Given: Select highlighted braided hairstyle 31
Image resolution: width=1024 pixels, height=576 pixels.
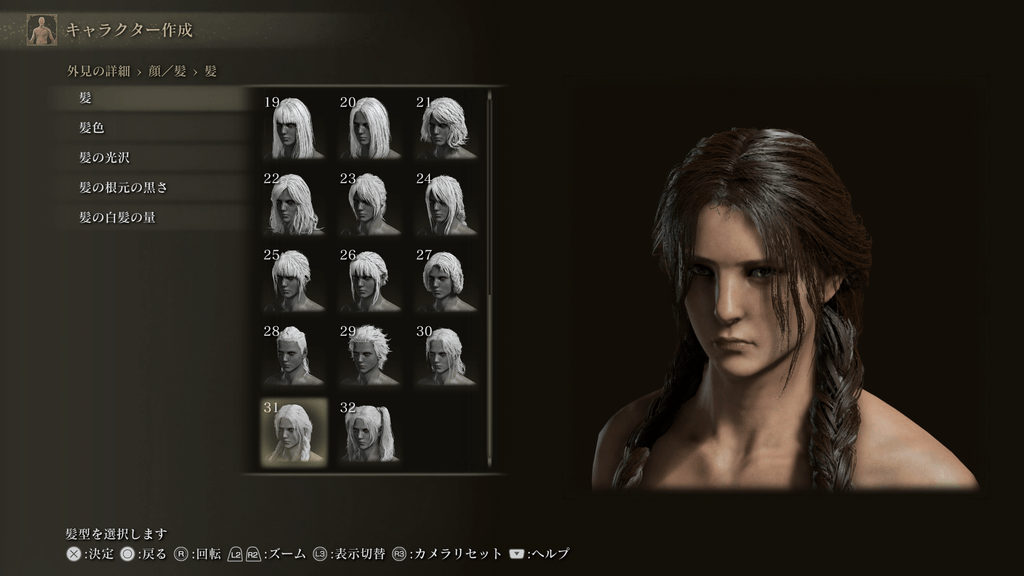Looking at the screenshot, I should click(x=294, y=431).
